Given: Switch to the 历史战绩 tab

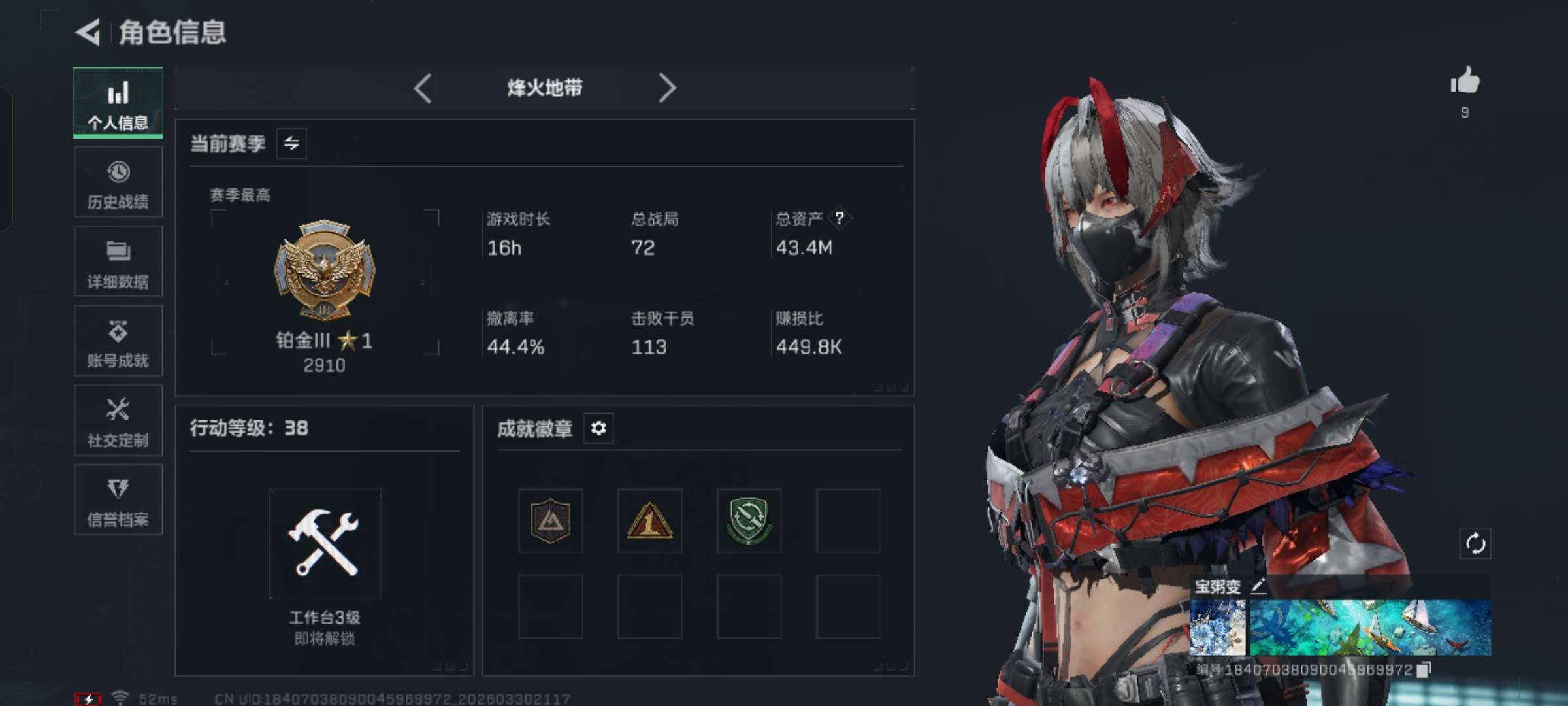Looking at the screenshot, I should (x=118, y=182).
